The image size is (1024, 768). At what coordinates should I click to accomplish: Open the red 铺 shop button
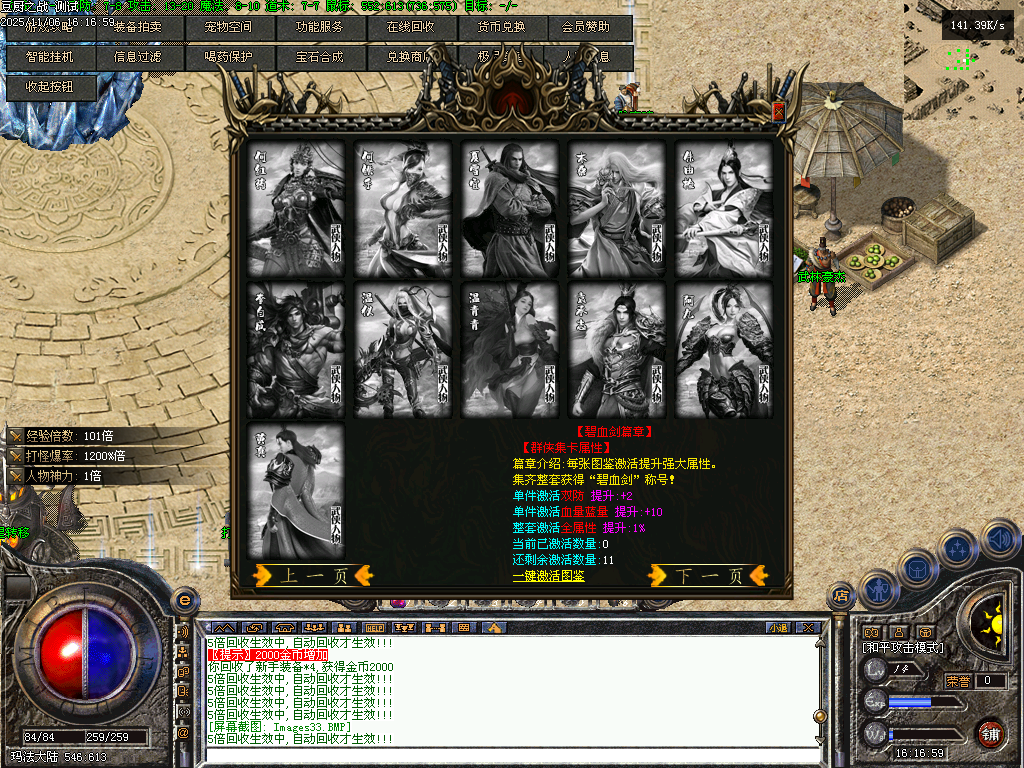tap(990, 732)
